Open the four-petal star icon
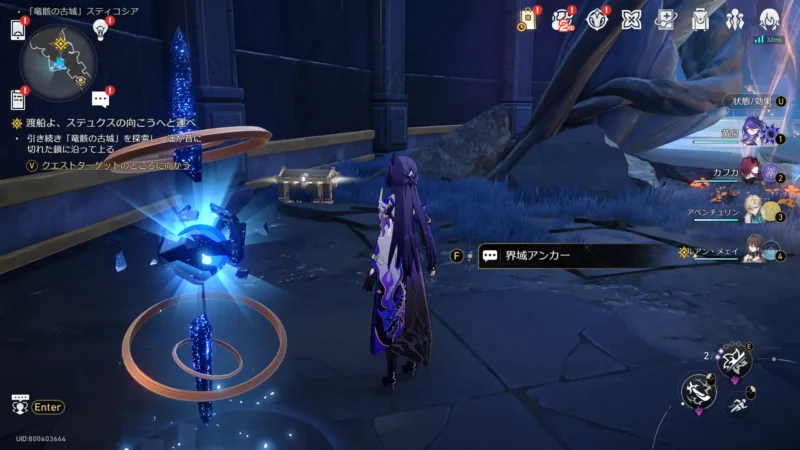 (631, 20)
